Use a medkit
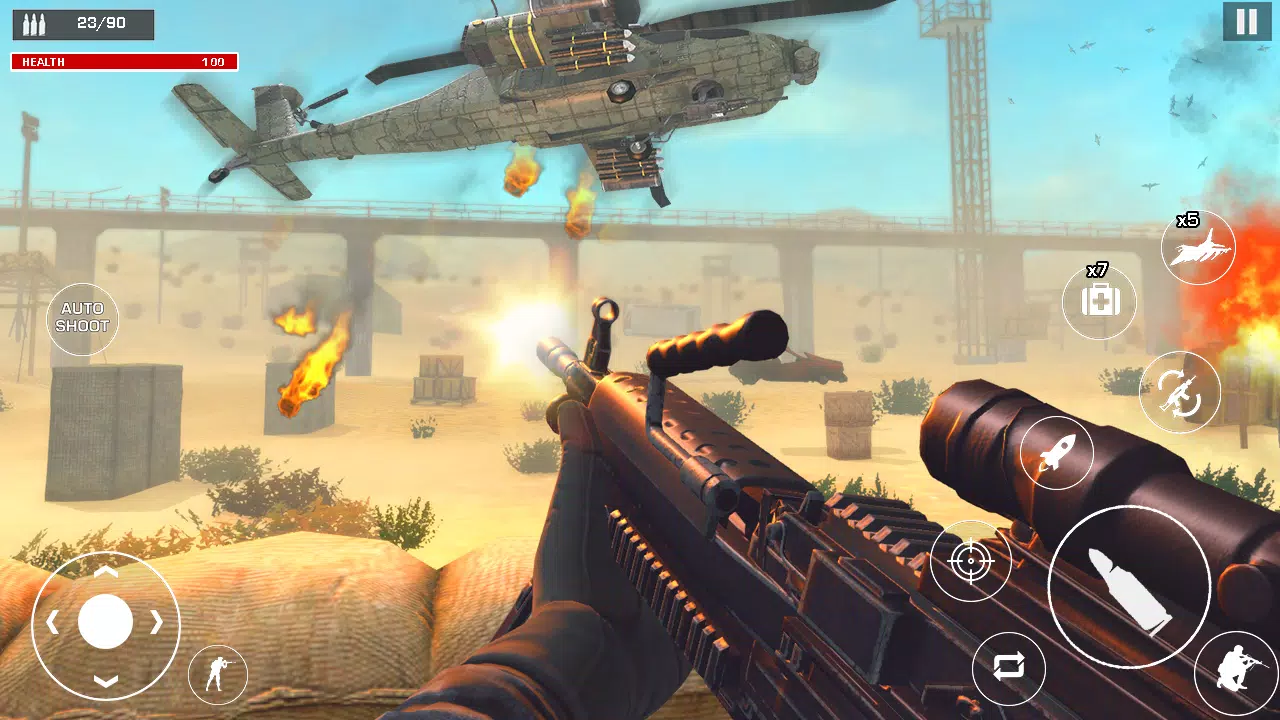The height and width of the screenshot is (720, 1280). point(1099,301)
